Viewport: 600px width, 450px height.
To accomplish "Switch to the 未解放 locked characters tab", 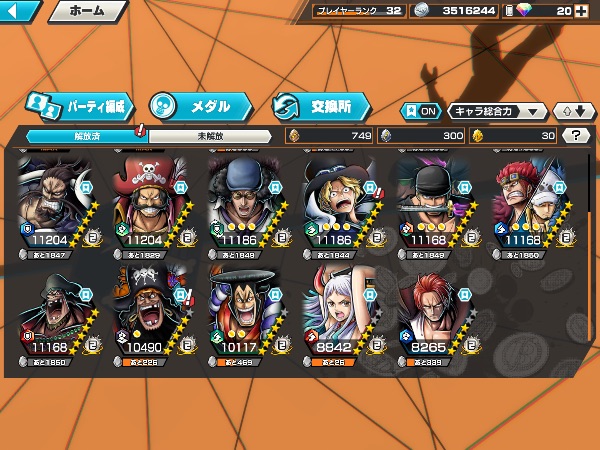I will coord(209,136).
